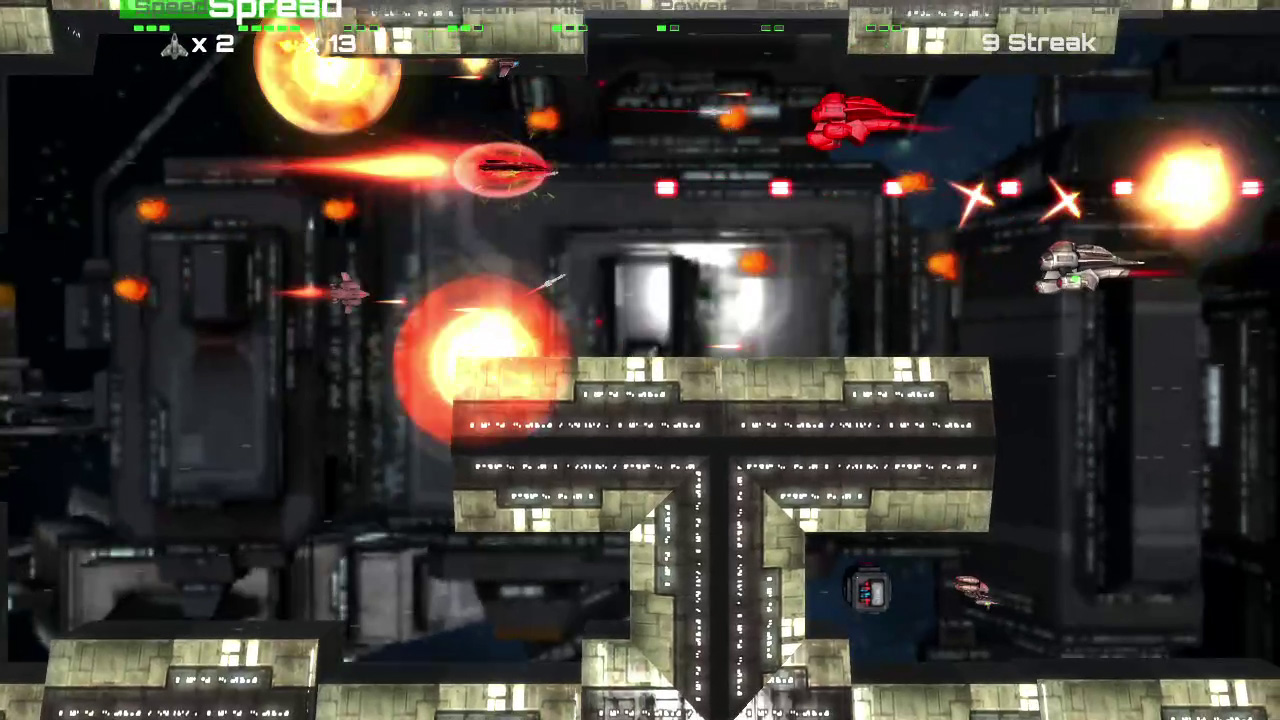Toggle the first Speed upgrade segment
The image size is (1280, 720).
click(x=139, y=28)
